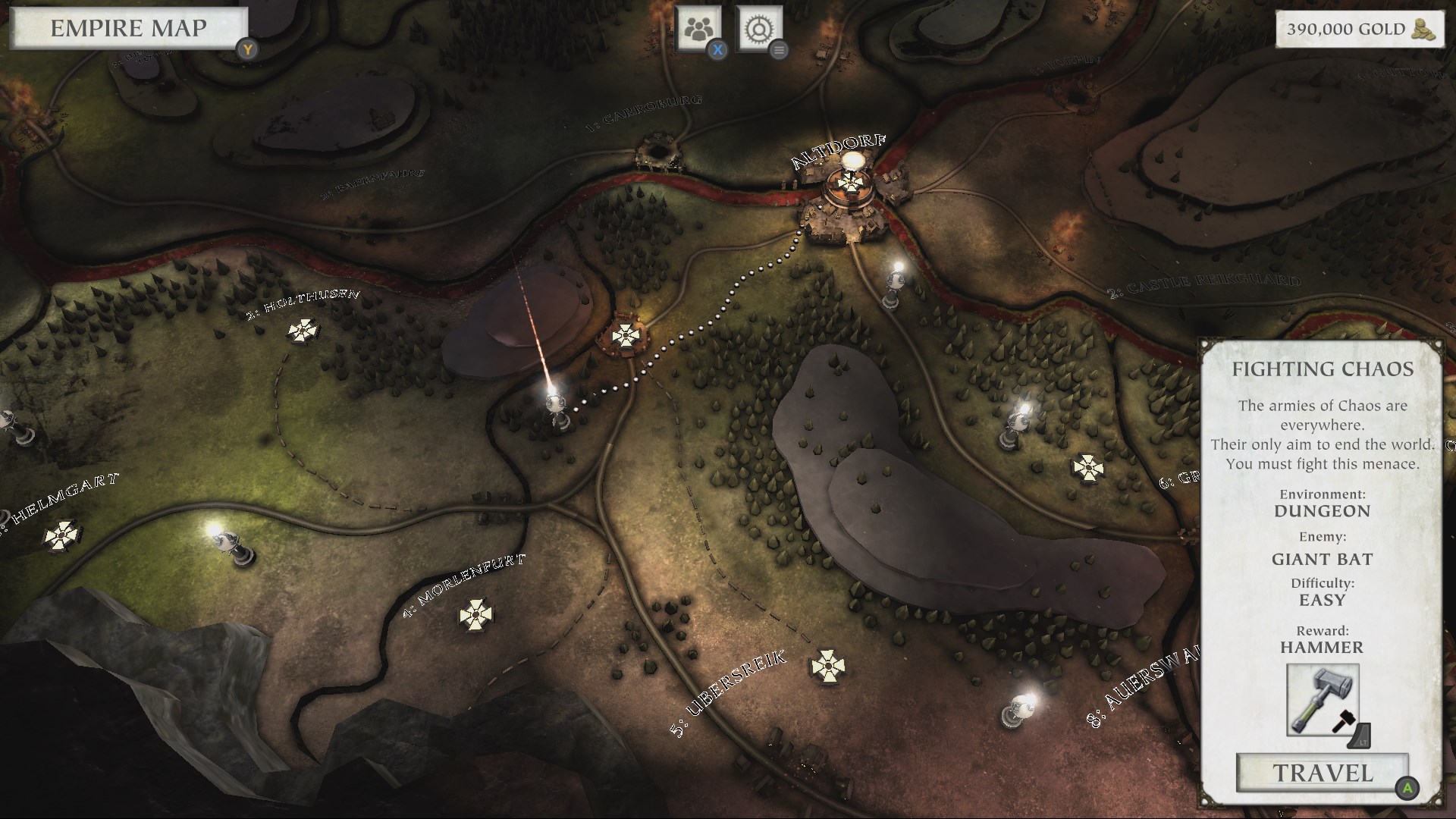The width and height of the screenshot is (1456, 819).
Task: Open the gear settings menu
Action: pos(758,30)
